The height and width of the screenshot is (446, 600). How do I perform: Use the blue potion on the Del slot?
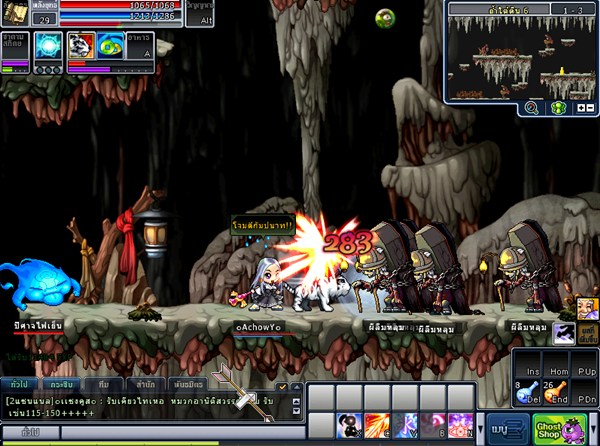point(526,393)
